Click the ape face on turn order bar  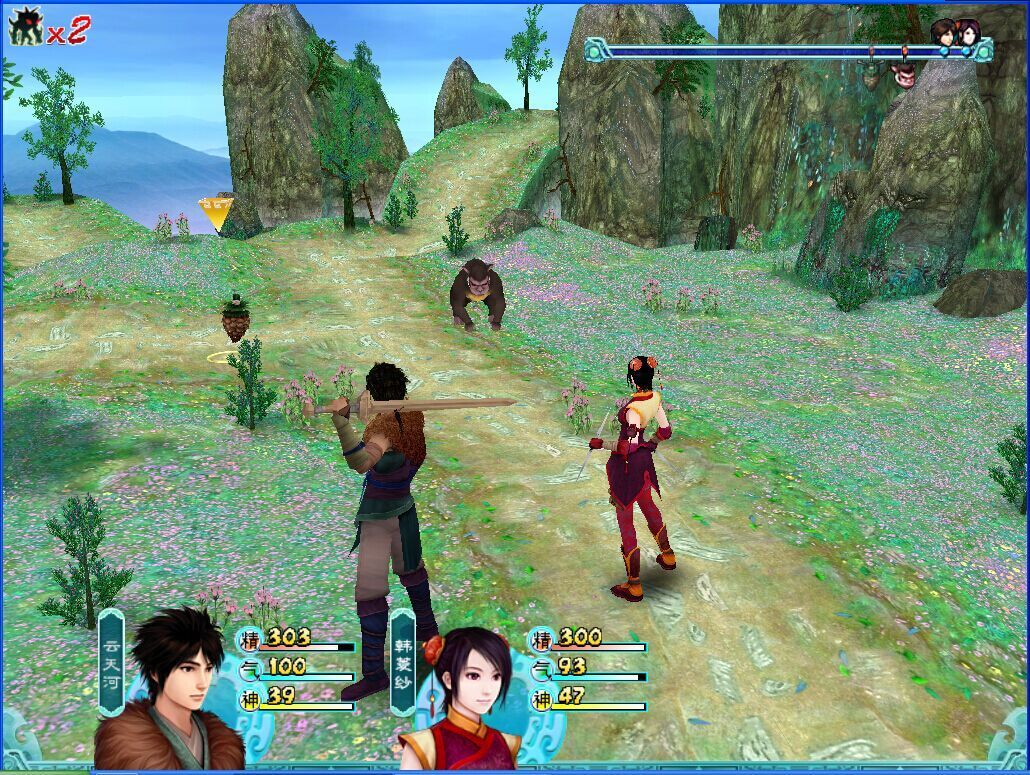[904, 72]
